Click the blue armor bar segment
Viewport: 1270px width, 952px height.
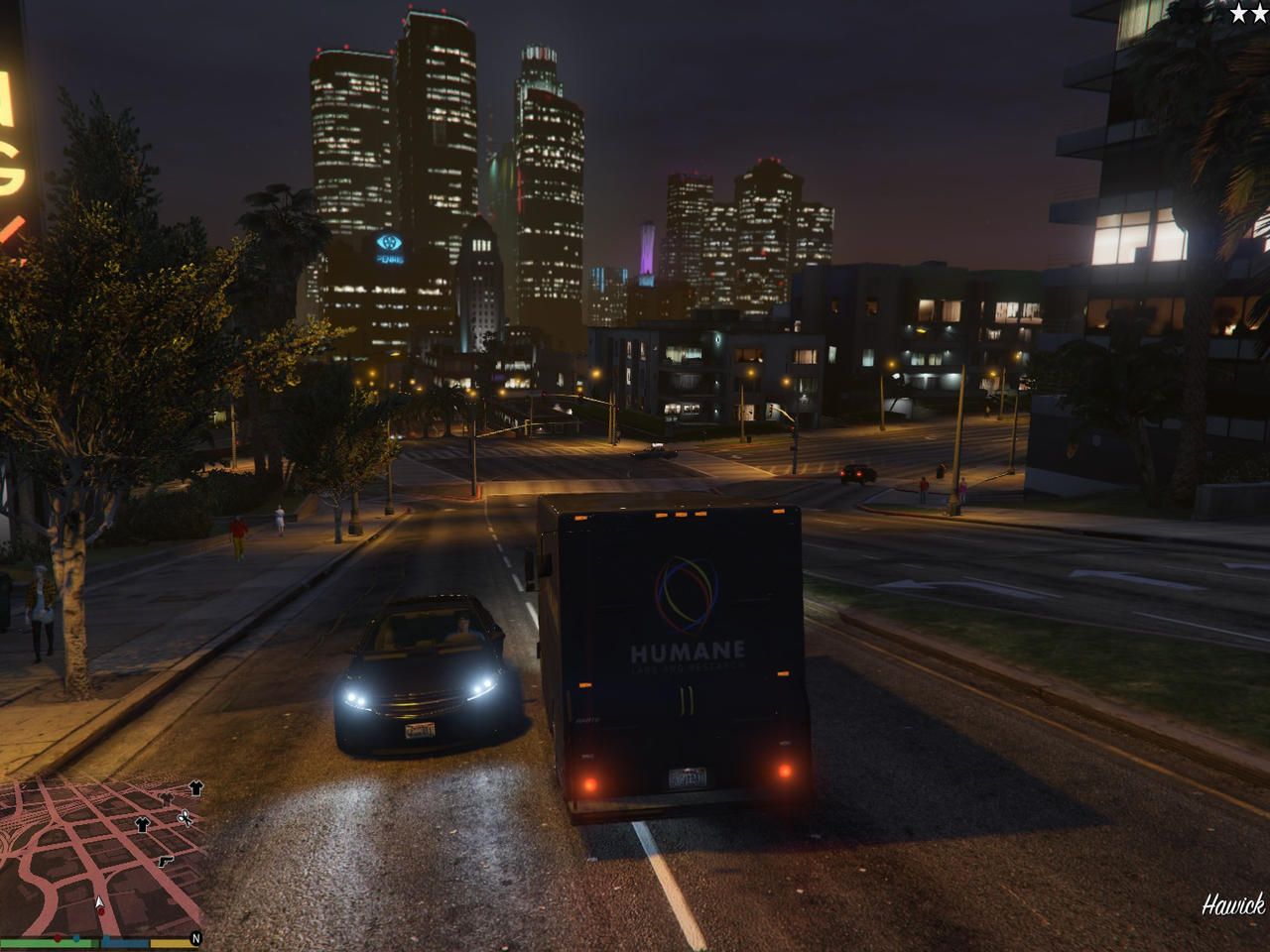[125, 941]
